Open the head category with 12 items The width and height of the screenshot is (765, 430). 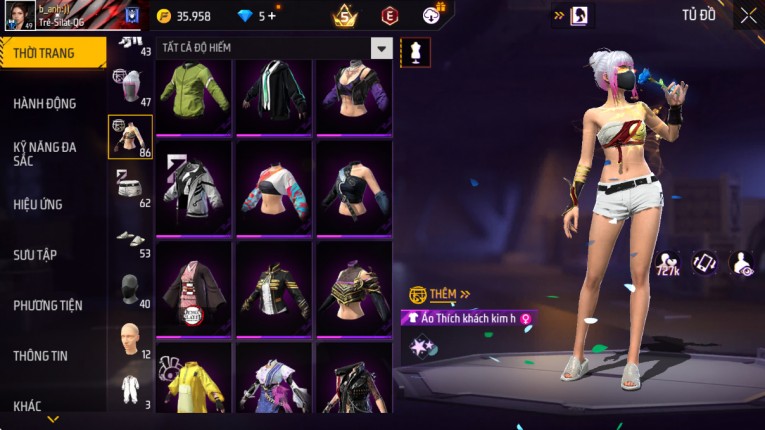coord(130,341)
